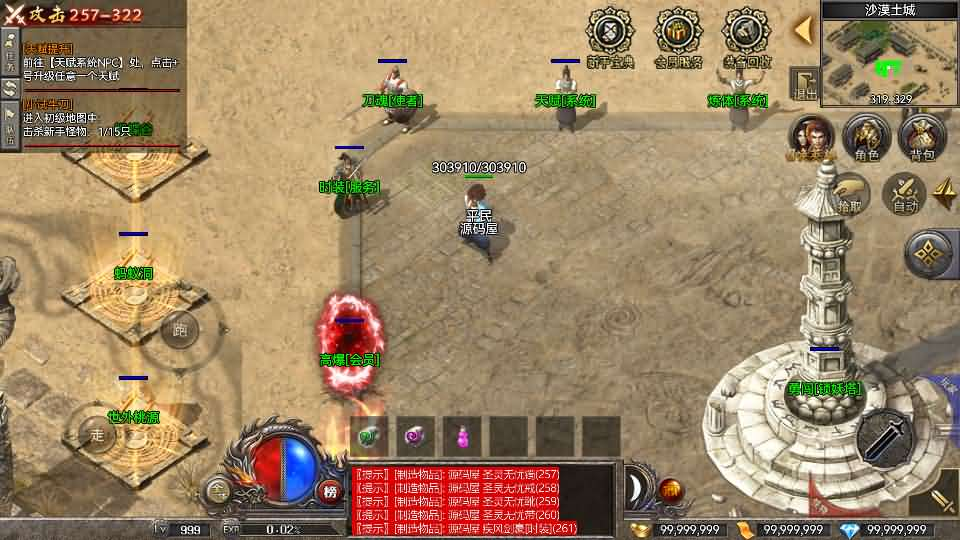Select the 走 walk movement button
The width and height of the screenshot is (960, 540).
pos(98,435)
